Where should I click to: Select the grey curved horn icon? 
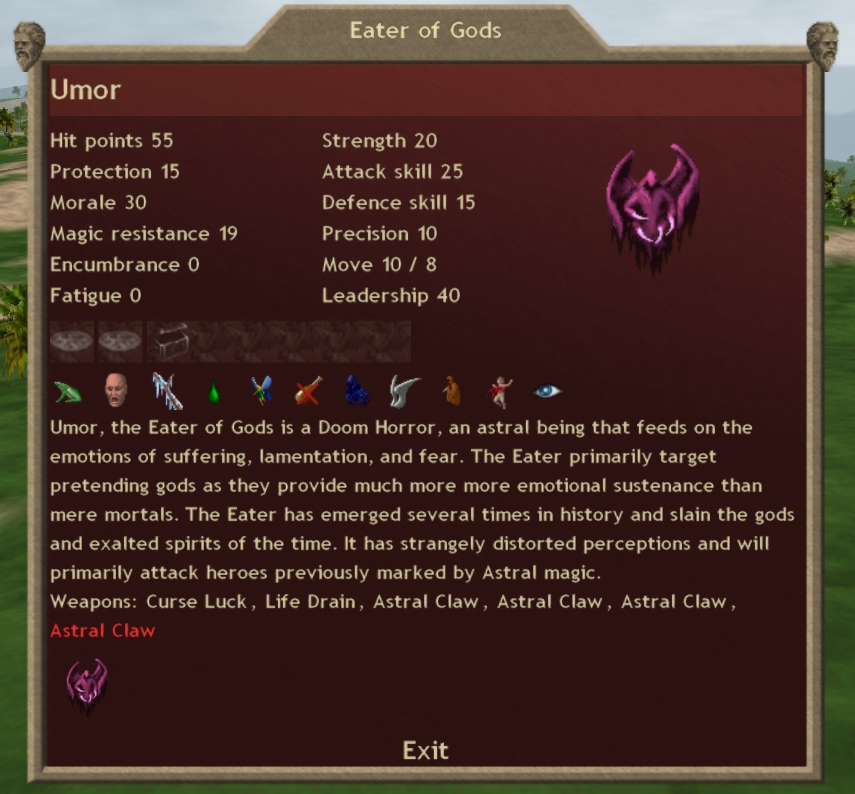tap(404, 391)
